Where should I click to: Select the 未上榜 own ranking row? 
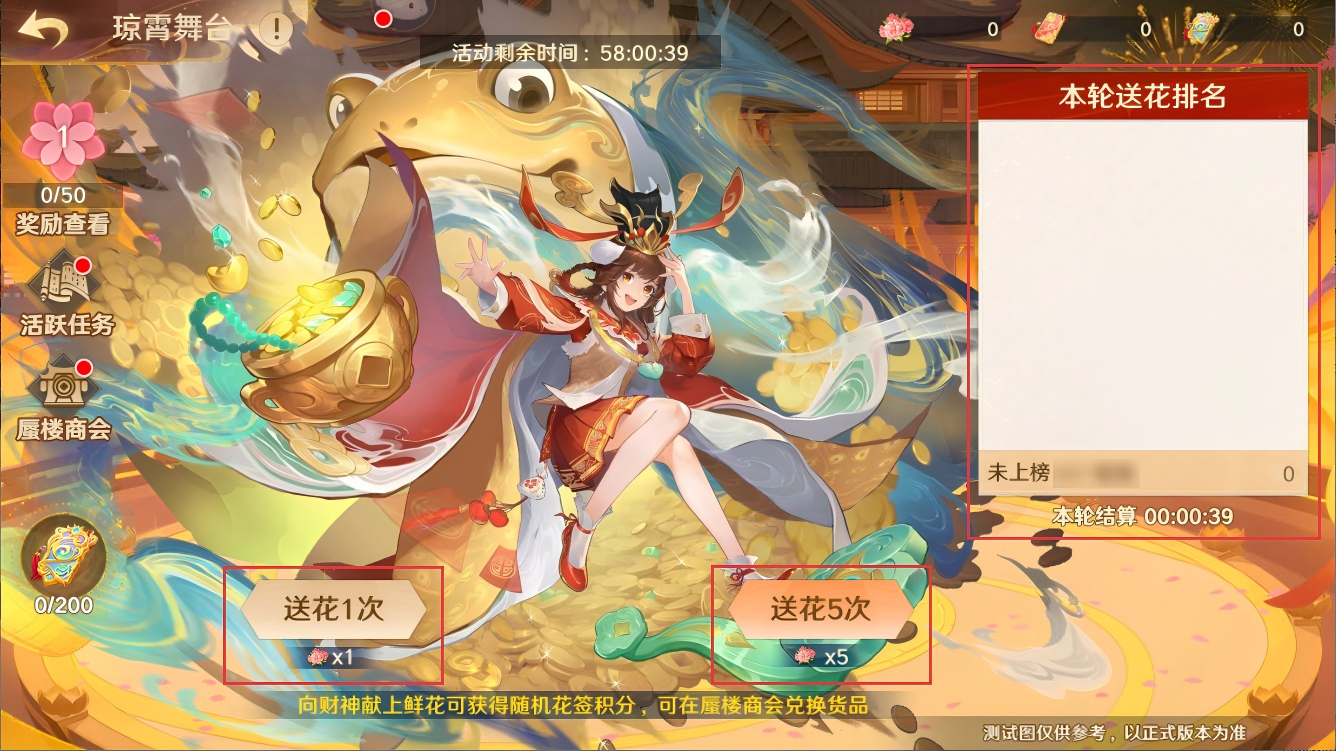click(1142, 473)
